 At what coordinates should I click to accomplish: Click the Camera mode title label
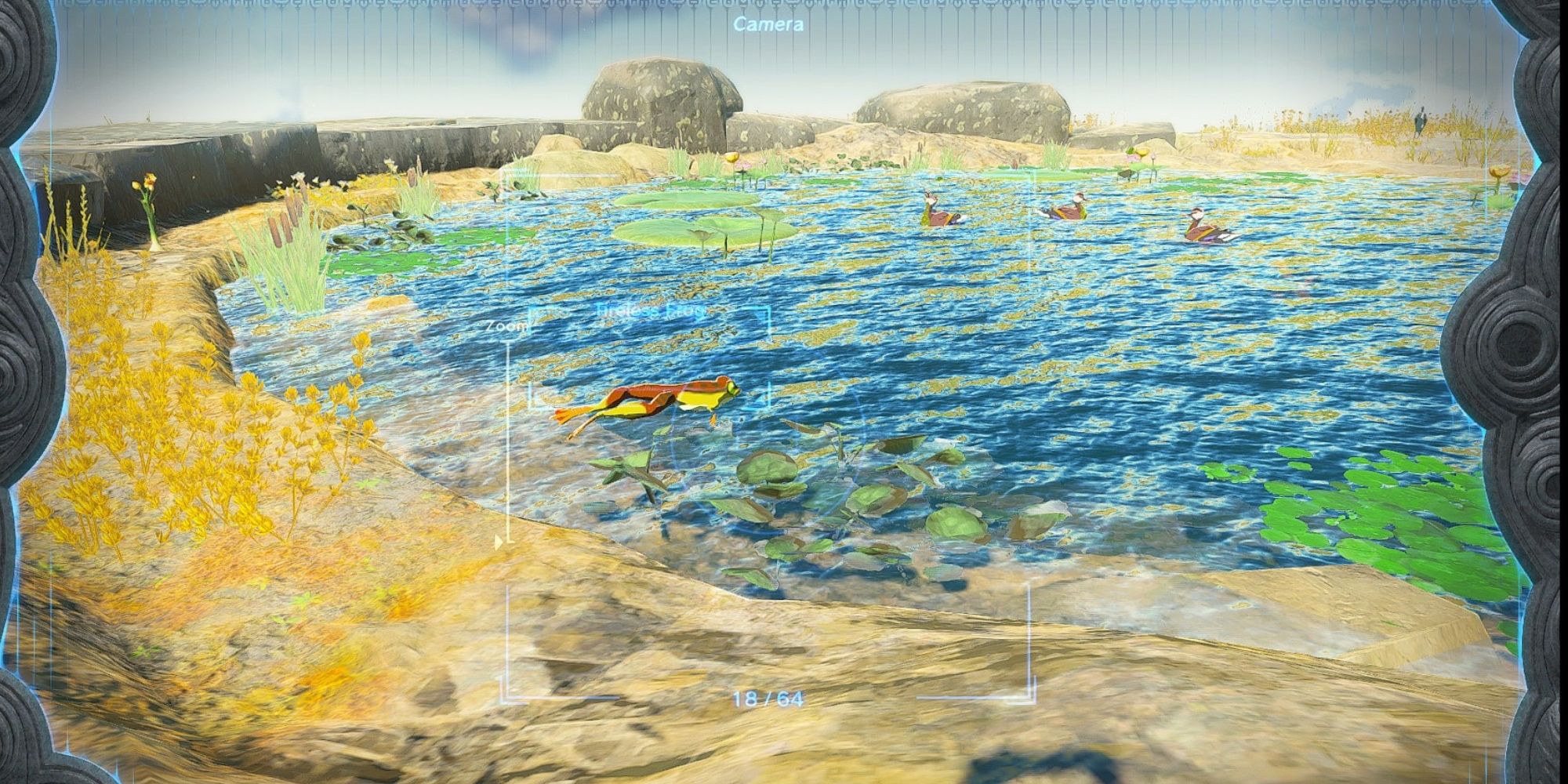tap(767, 25)
